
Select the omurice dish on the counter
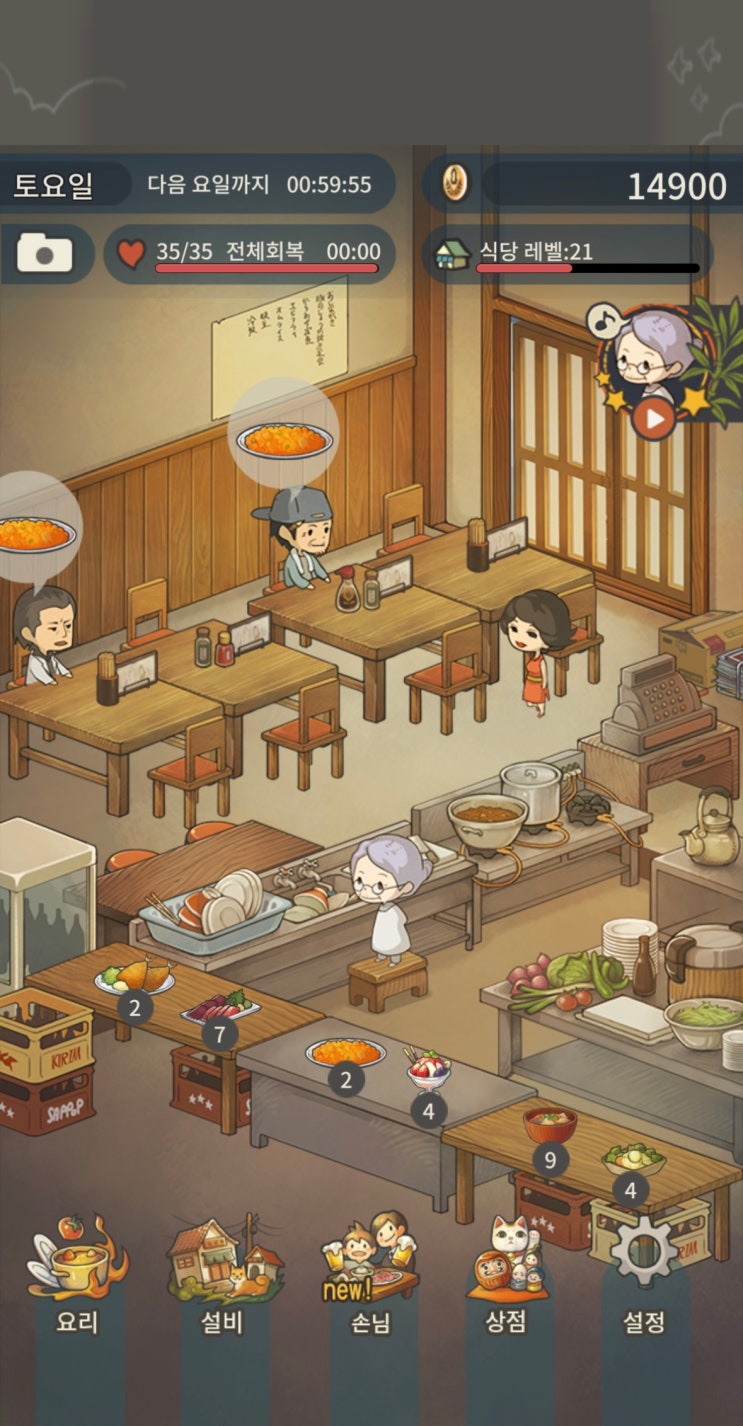pyautogui.click(x=345, y=1052)
